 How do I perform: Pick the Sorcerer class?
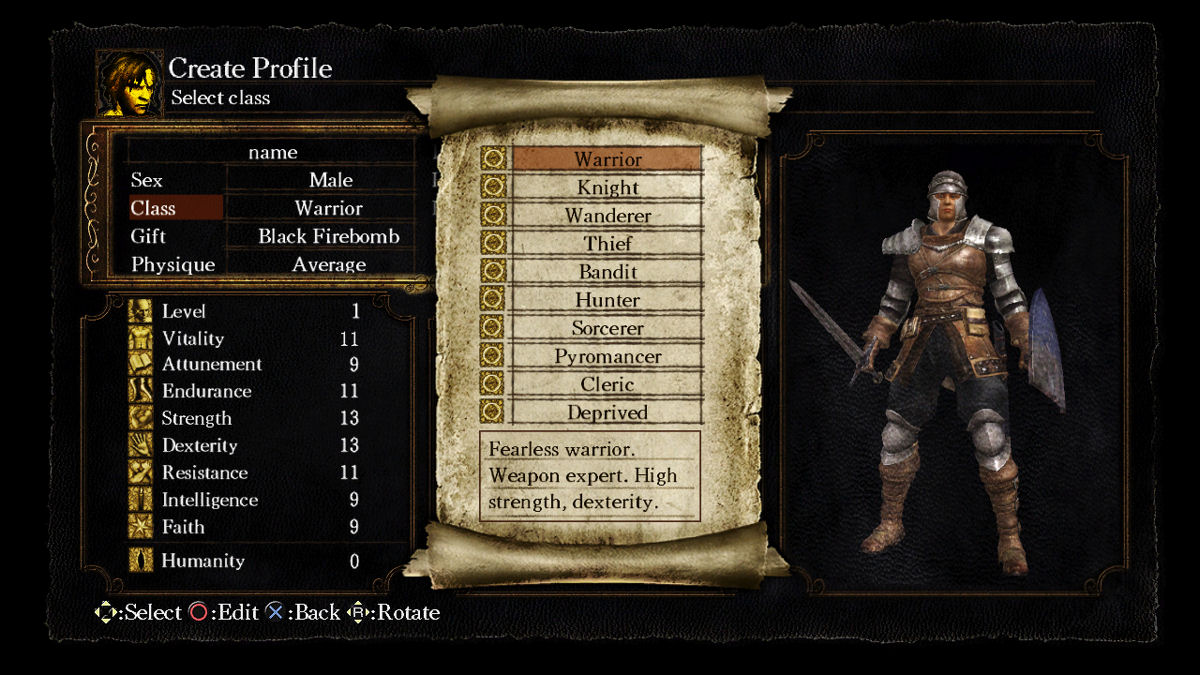coord(607,327)
